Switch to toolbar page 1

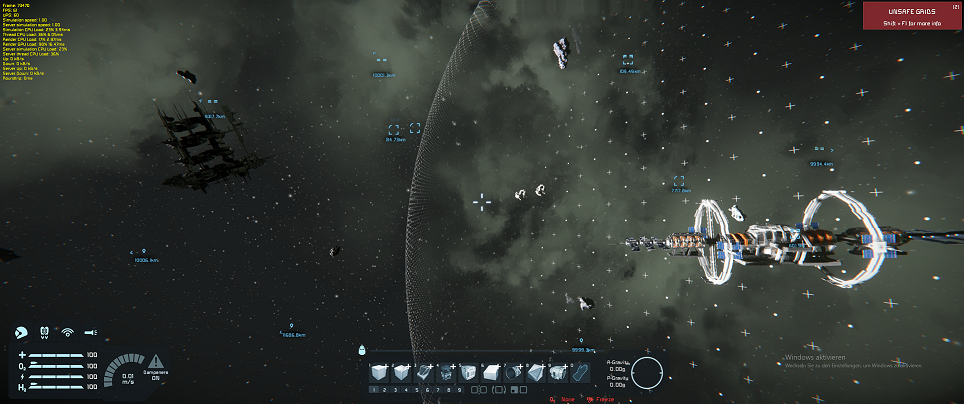point(376,389)
